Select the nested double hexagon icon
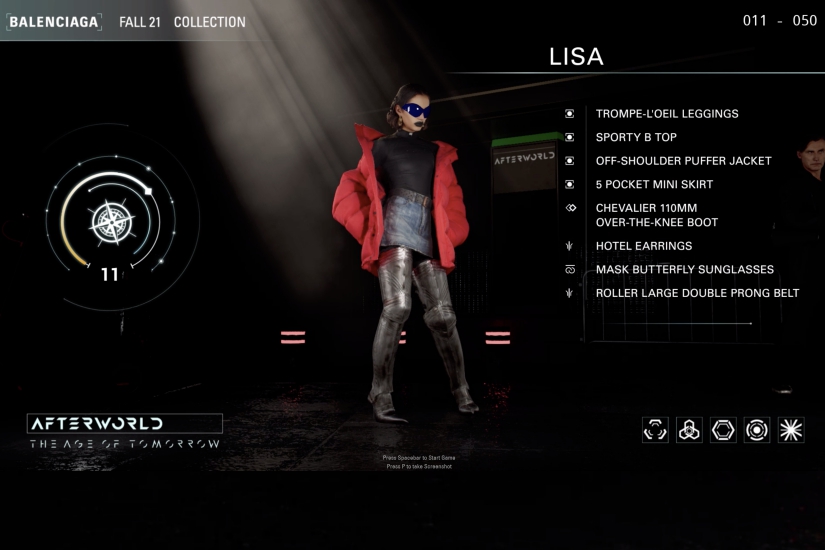Screen dimensions: 825x550 pos(723,430)
